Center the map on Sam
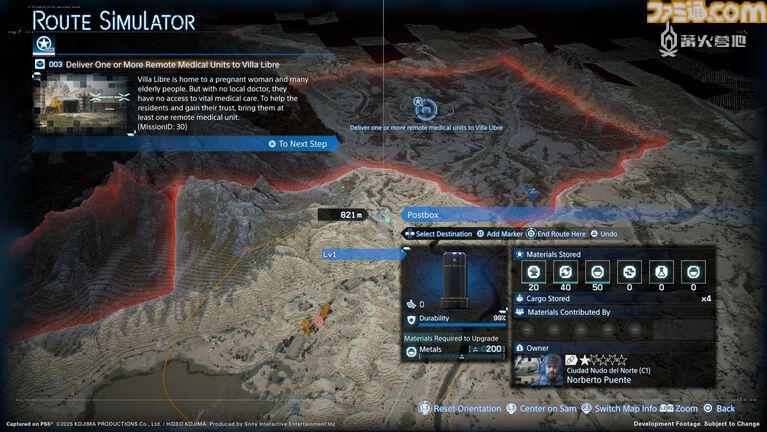This screenshot has height=432, width=767. pyautogui.click(x=543, y=408)
